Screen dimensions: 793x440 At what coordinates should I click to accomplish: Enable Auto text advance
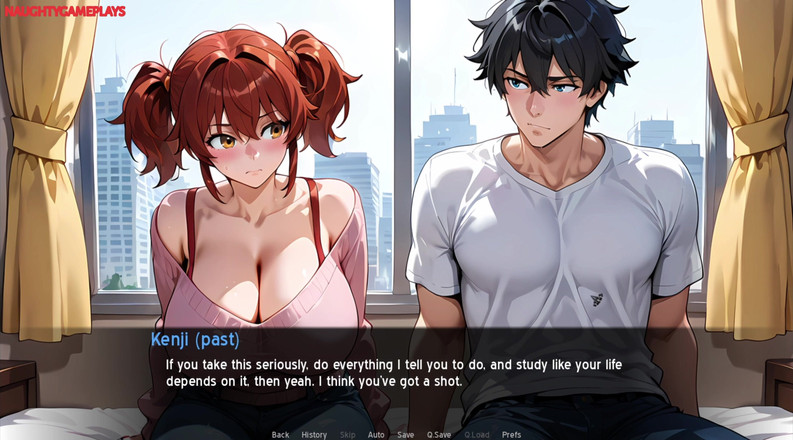pos(376,435)
